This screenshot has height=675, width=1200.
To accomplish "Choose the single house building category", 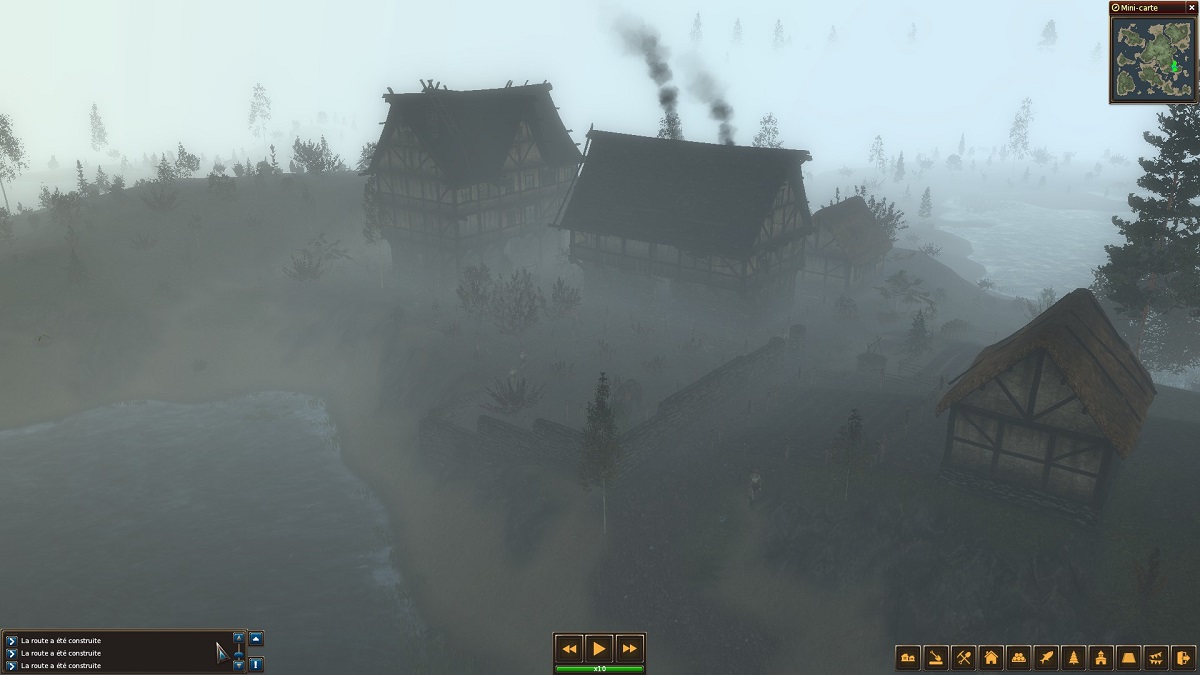I will (991, 657).
